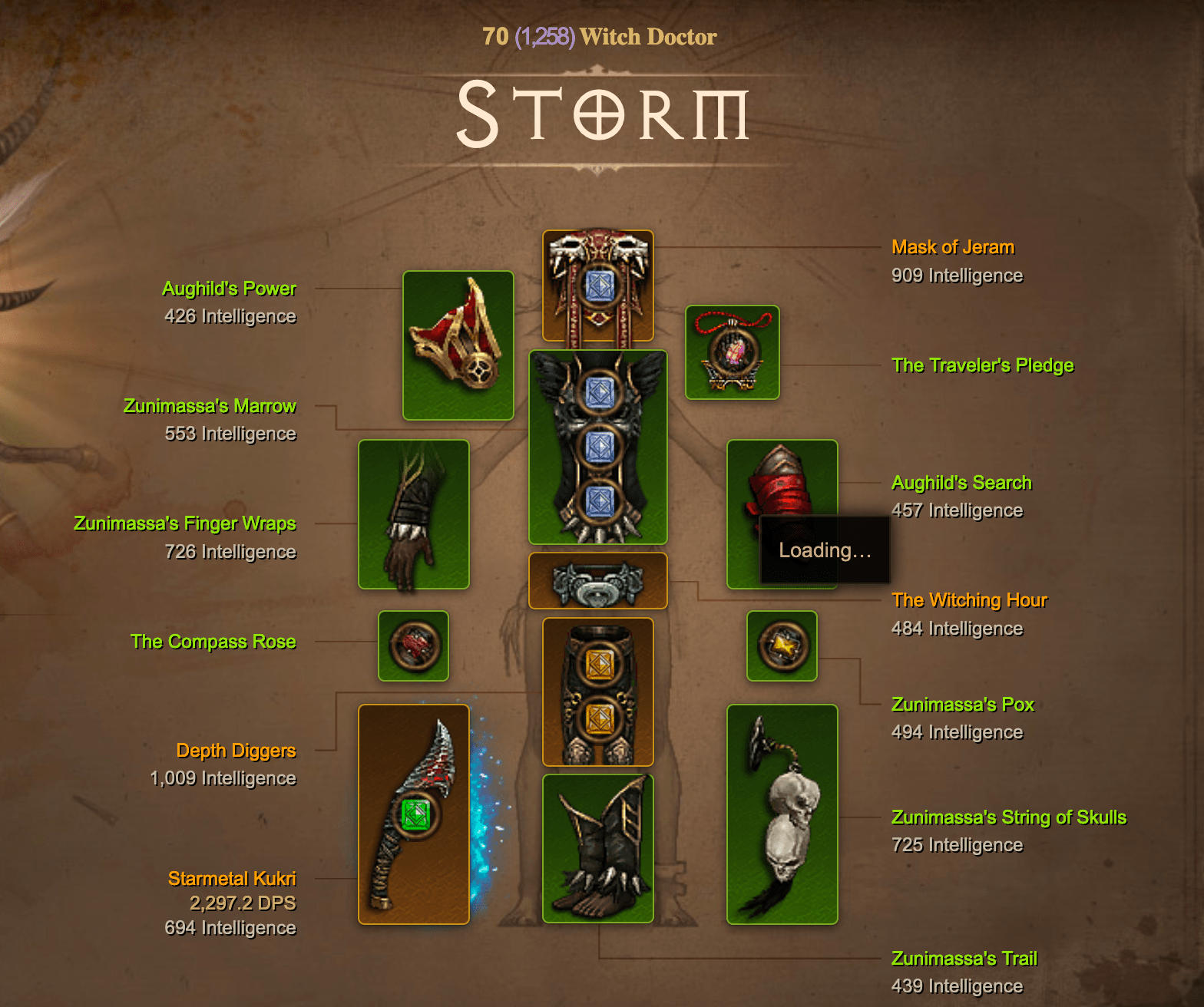Select the Mask of Jeram helm icon
Screen dimensions: 1204x1007
pyautogui.click(x=597, y=286)
